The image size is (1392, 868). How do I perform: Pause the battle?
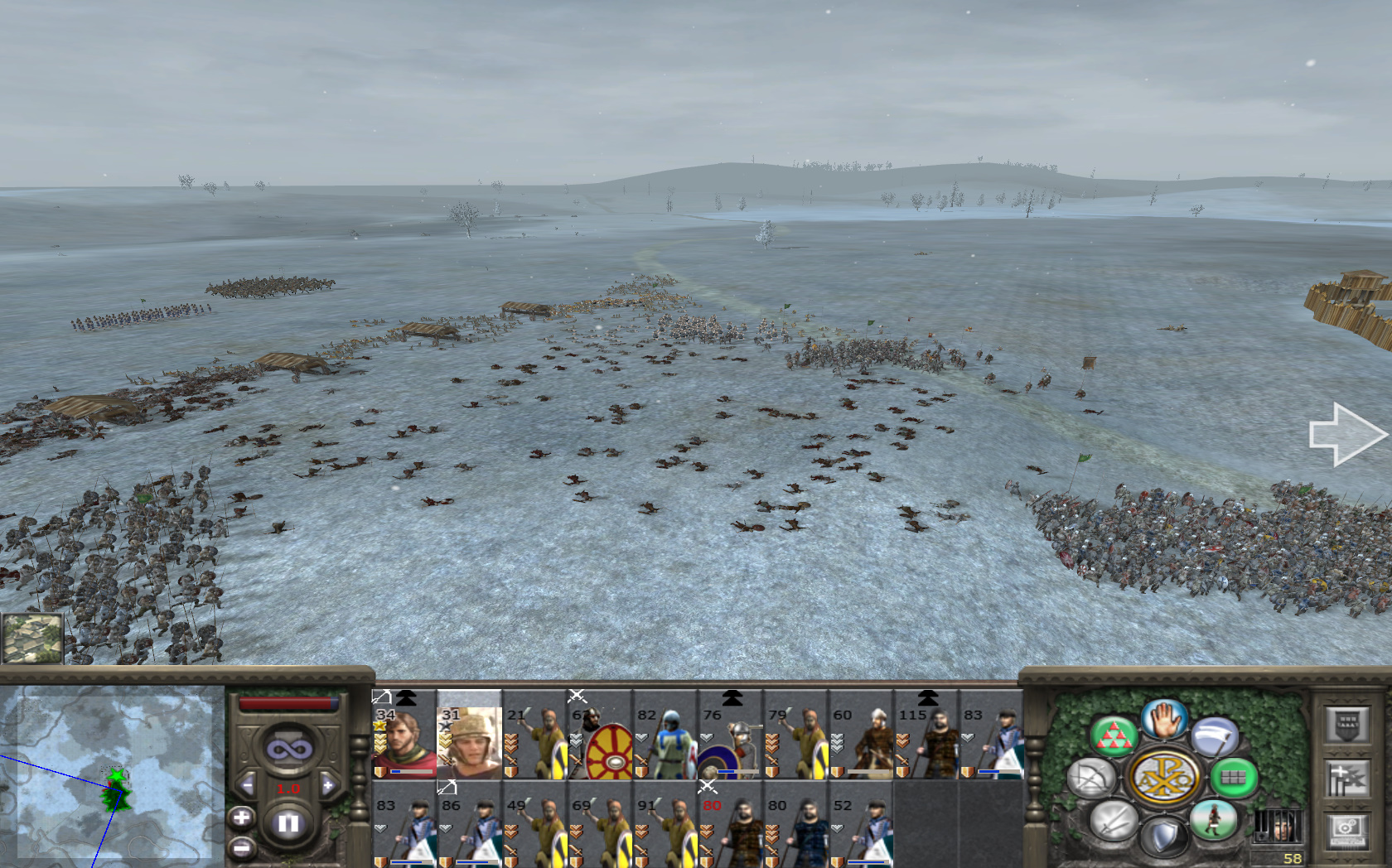(x=288, y=823)
